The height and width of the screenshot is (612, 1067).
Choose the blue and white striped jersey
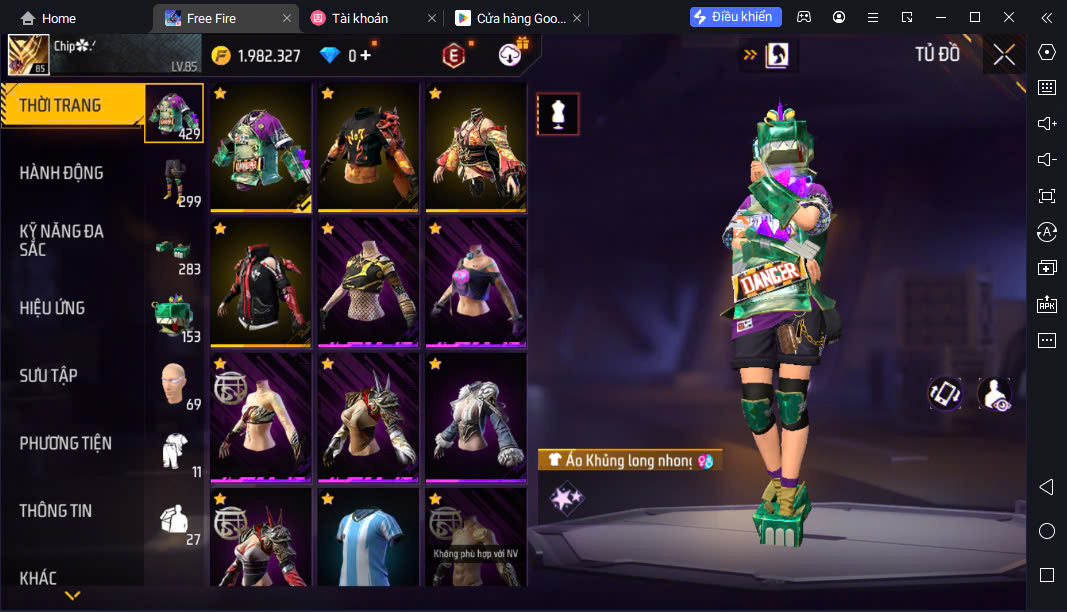pos(368,537)
